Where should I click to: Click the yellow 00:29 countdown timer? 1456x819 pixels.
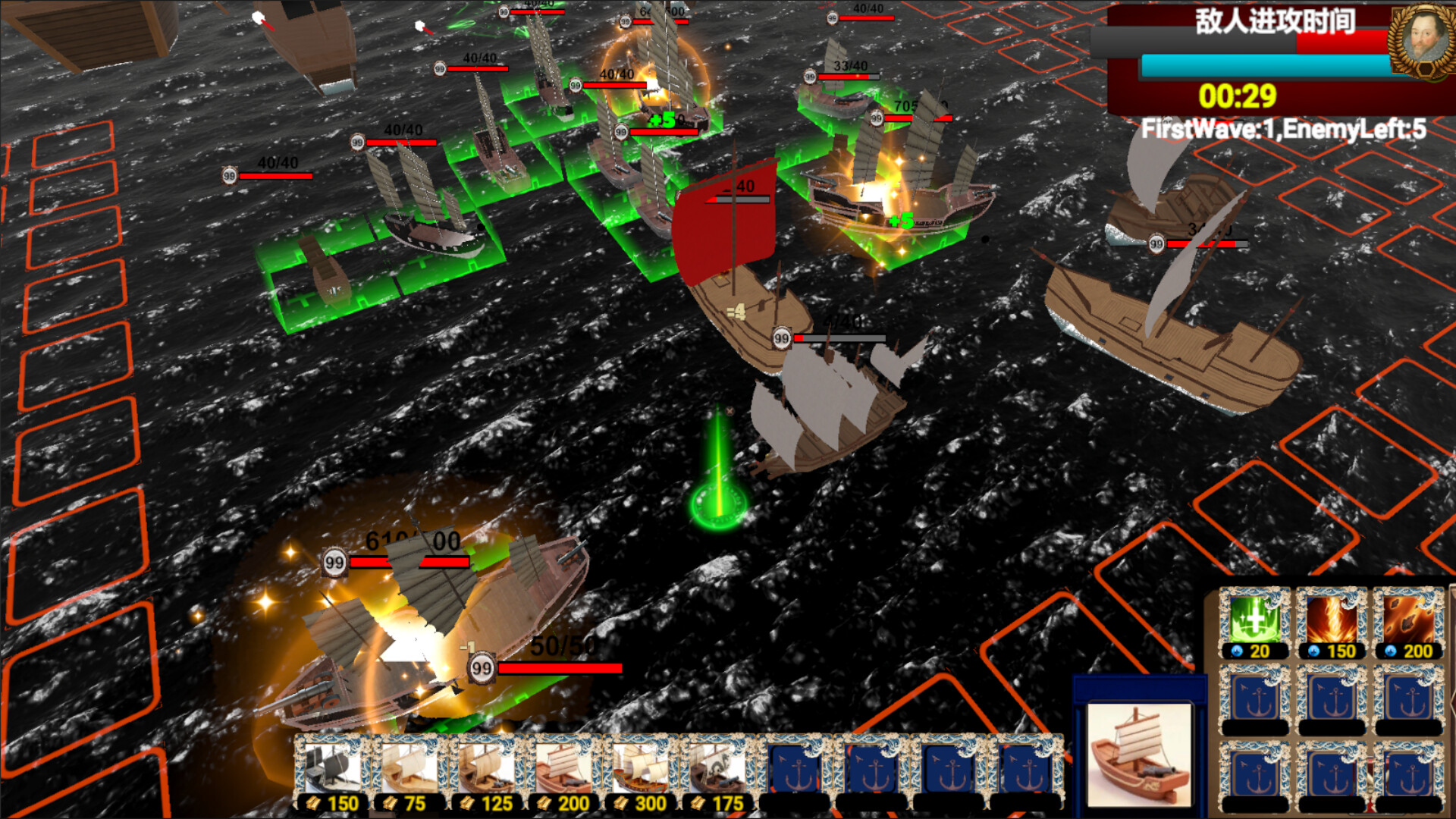tap(1236, 94)
